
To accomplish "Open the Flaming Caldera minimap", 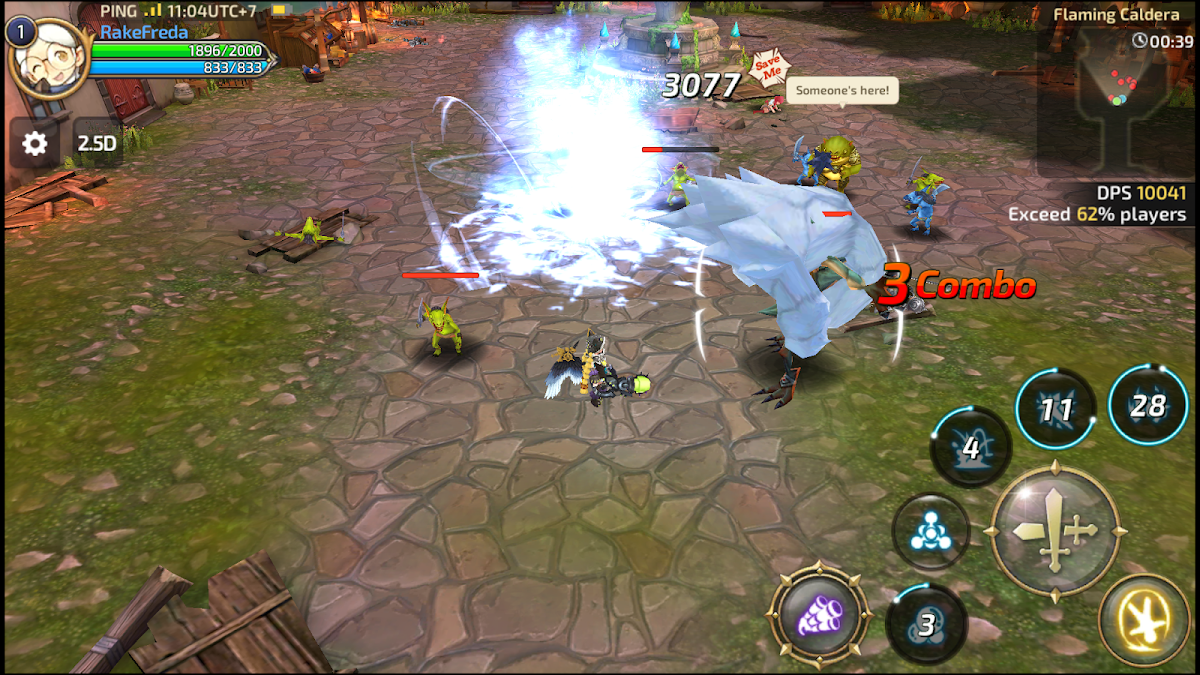I will click(1115, 100).
